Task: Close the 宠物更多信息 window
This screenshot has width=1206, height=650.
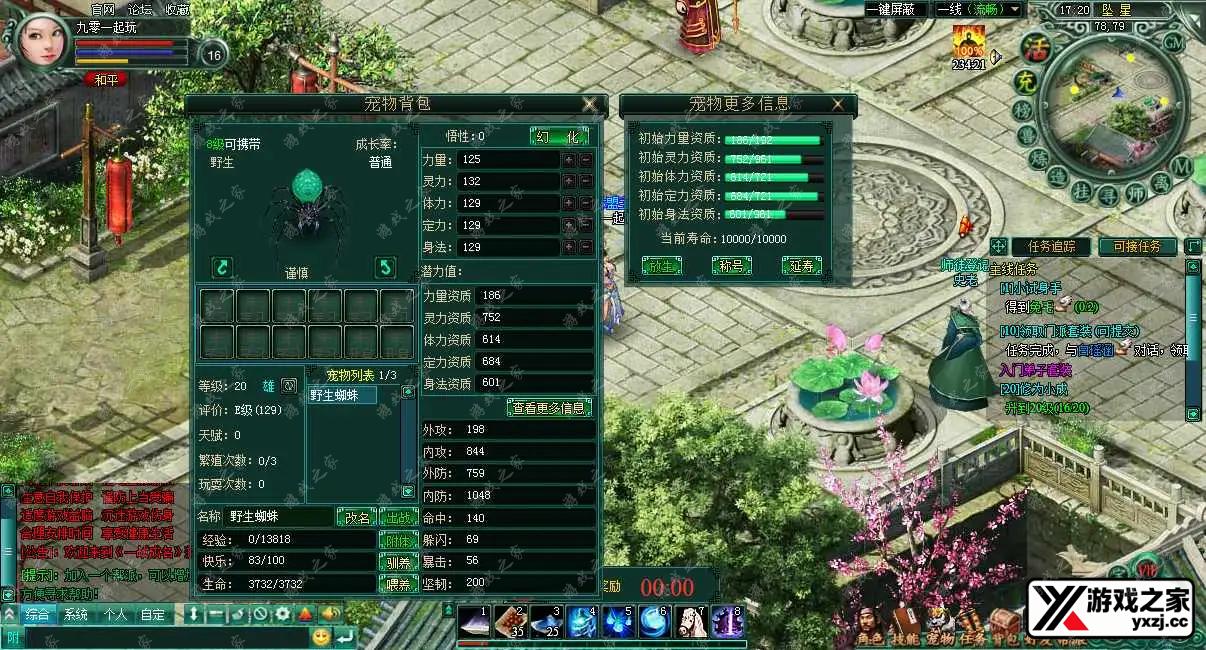Action: pyautogui.click(x=838, y=103)
